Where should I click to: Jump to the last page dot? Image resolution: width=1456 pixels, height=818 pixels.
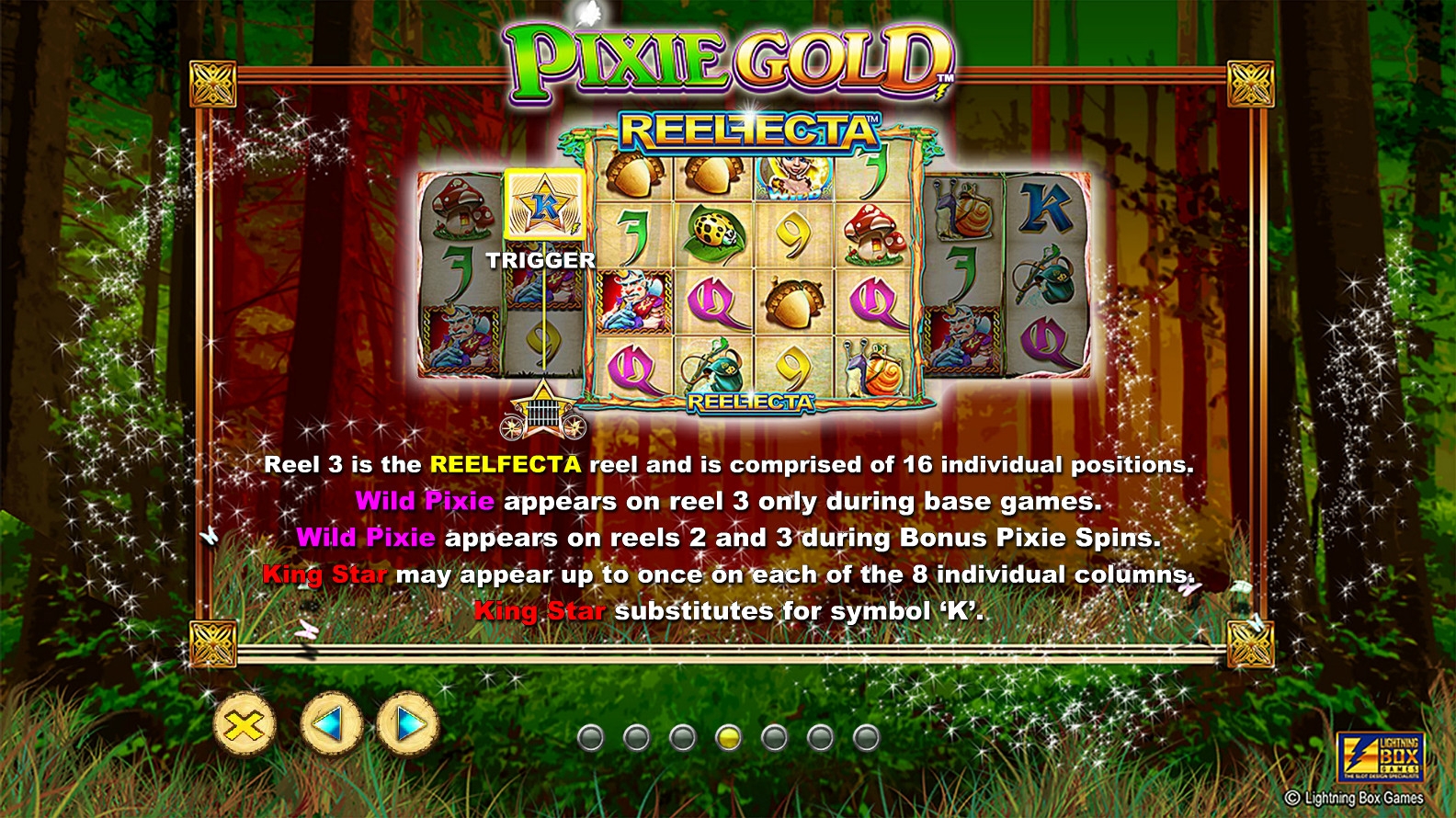tap(866, 737)
